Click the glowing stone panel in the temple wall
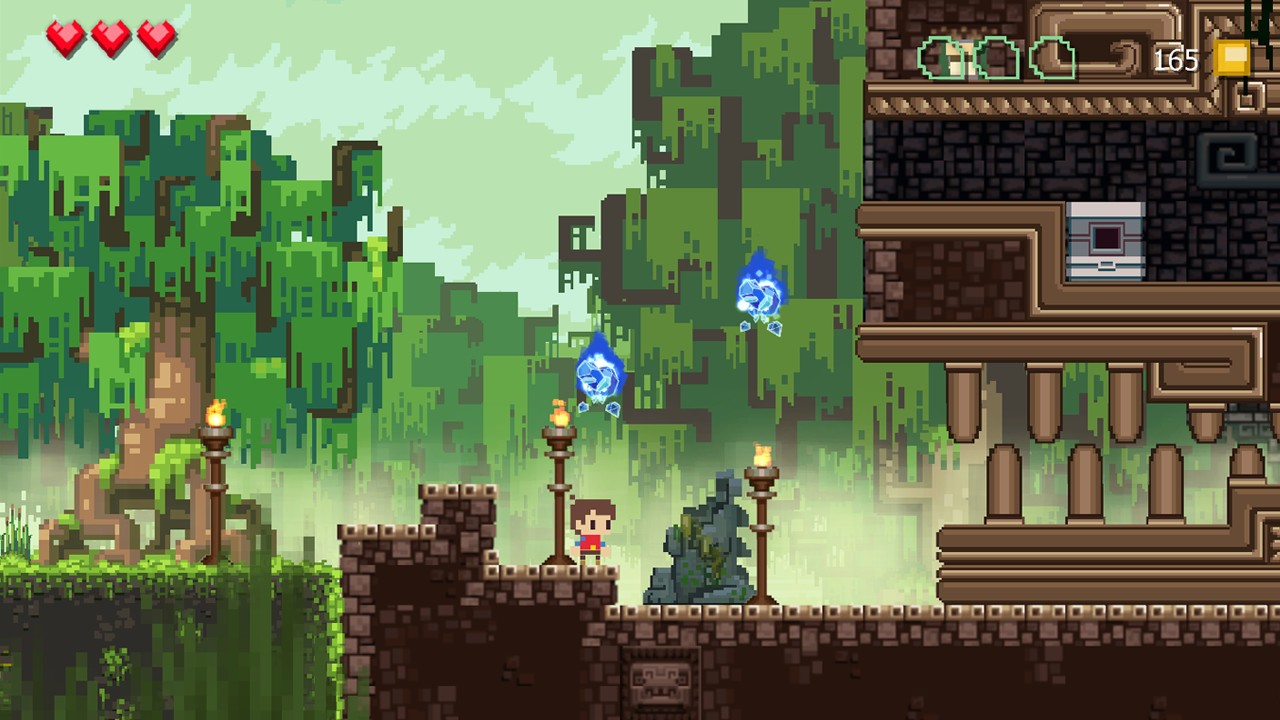Viewport: 1280px width, 720px height. tap(1104, 240)
